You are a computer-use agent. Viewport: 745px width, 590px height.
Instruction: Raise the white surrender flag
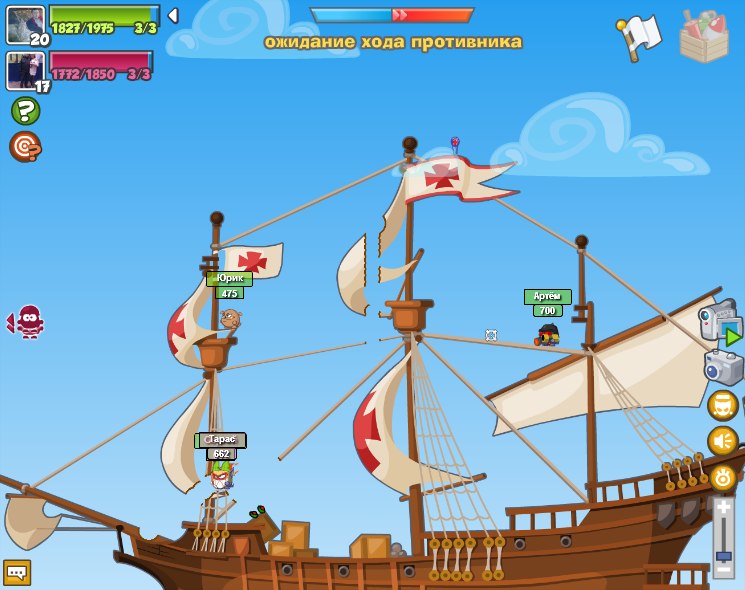point(639,37)
